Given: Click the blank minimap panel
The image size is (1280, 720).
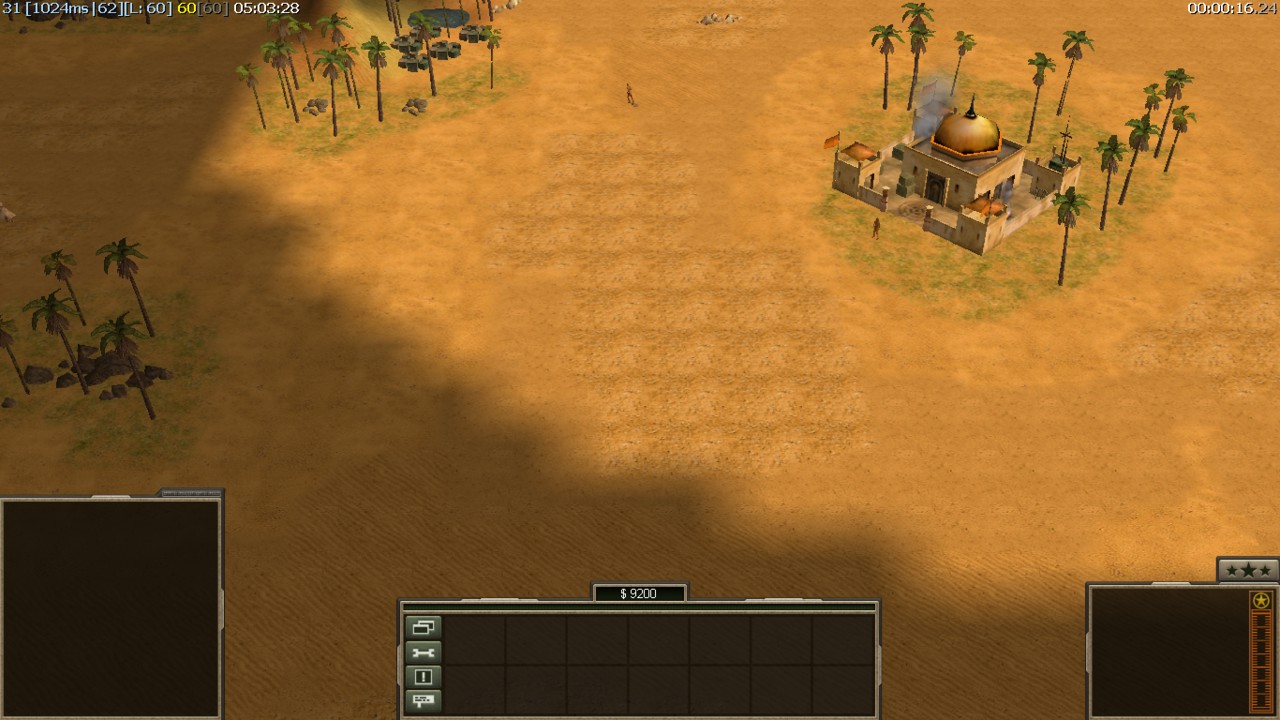Looking at the screenshot, I should [x=110, y=608].
